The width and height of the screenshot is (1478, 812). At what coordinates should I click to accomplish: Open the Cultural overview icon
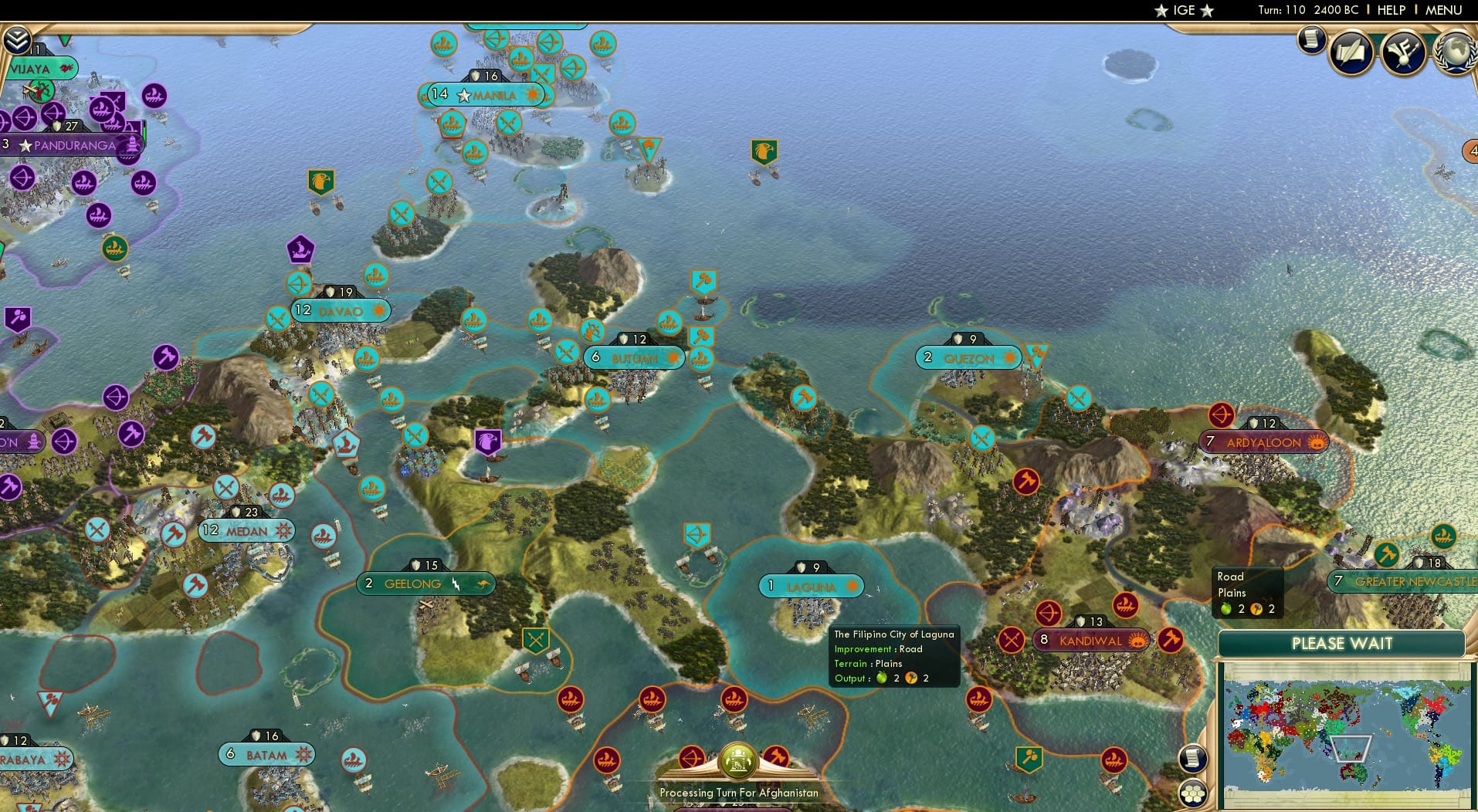pos(1405,52)
